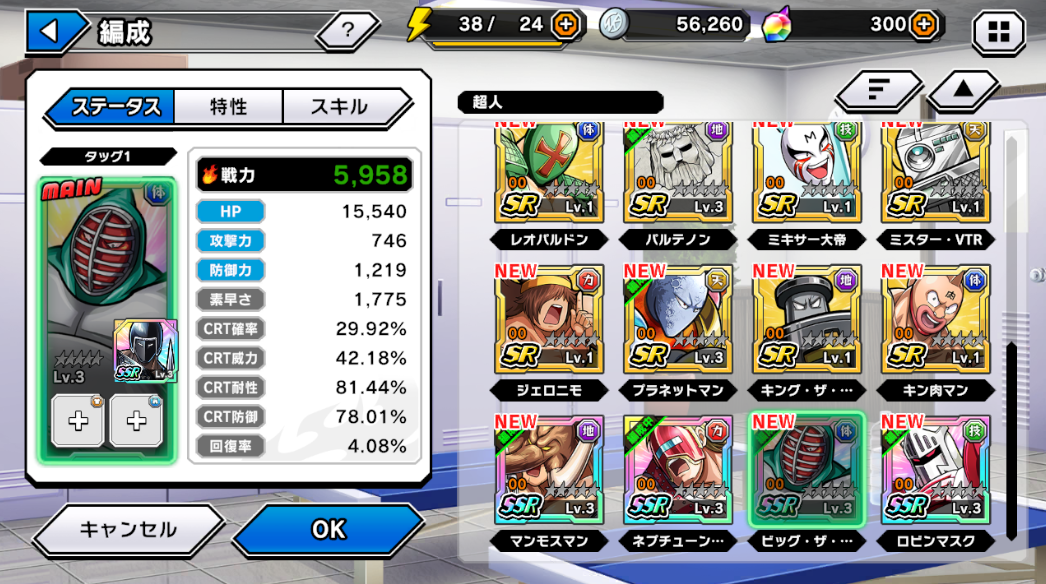Toggle the ascending triangle sort button
1046x584 pixels.
click(x=963, y=91)
